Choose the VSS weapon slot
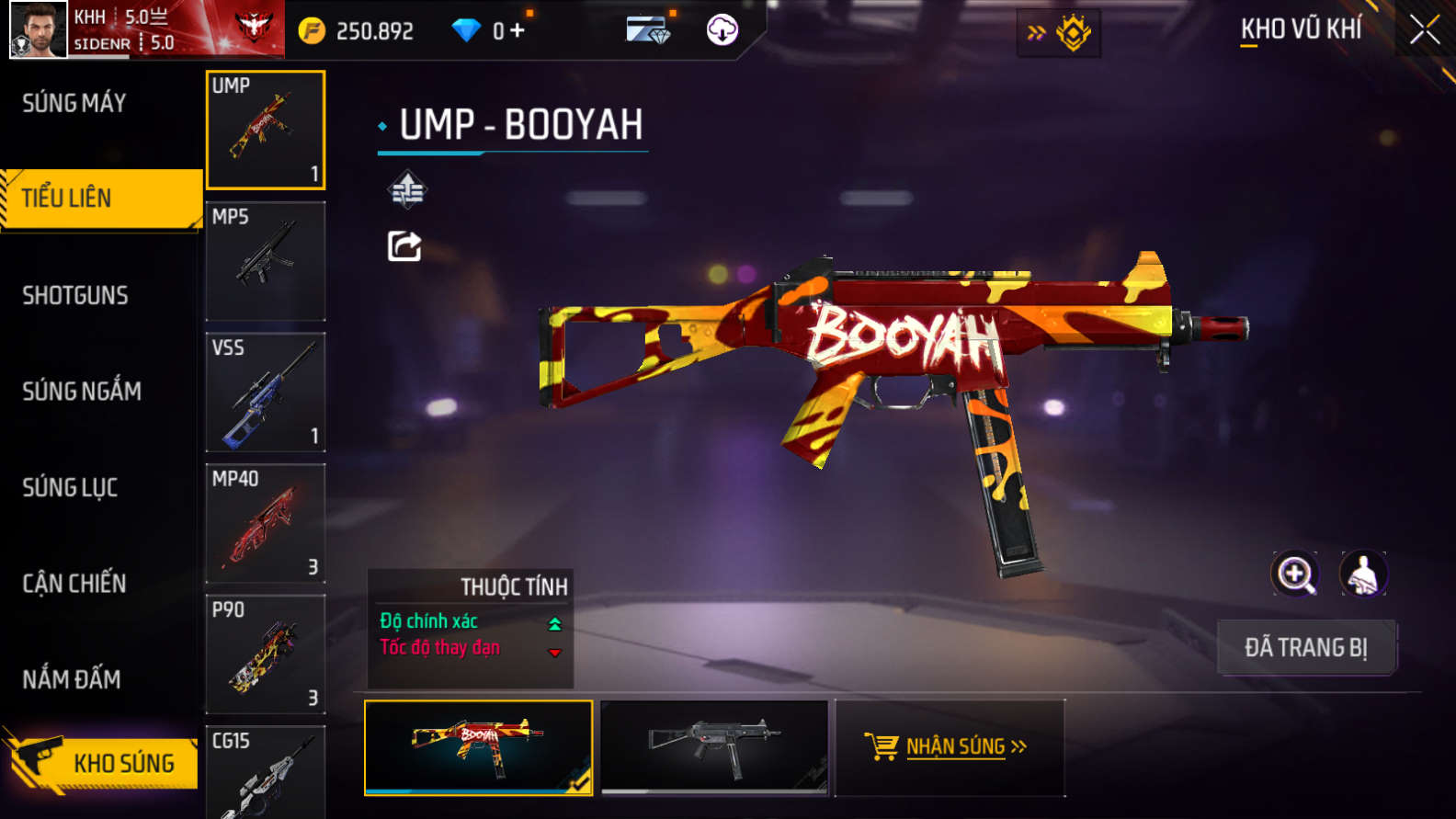Screen dimensions: 1456x819 266,392
